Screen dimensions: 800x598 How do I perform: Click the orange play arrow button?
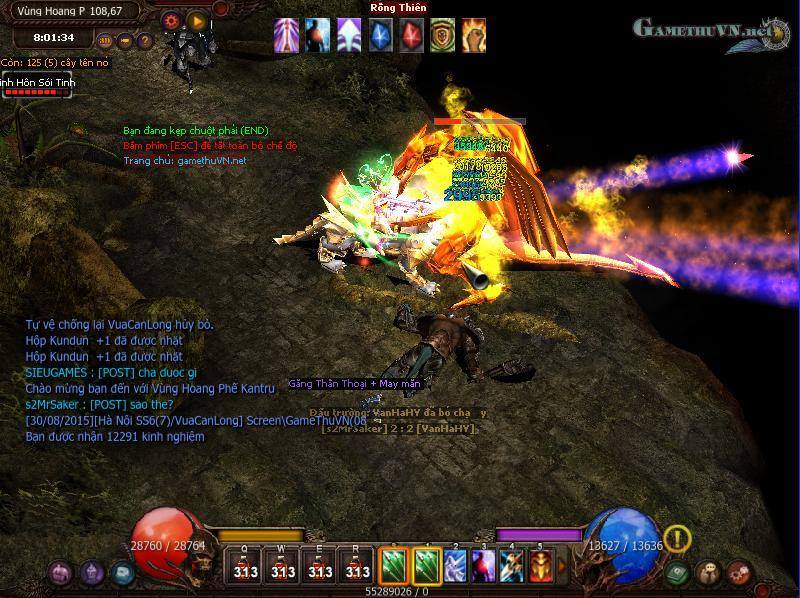point(198,20)
